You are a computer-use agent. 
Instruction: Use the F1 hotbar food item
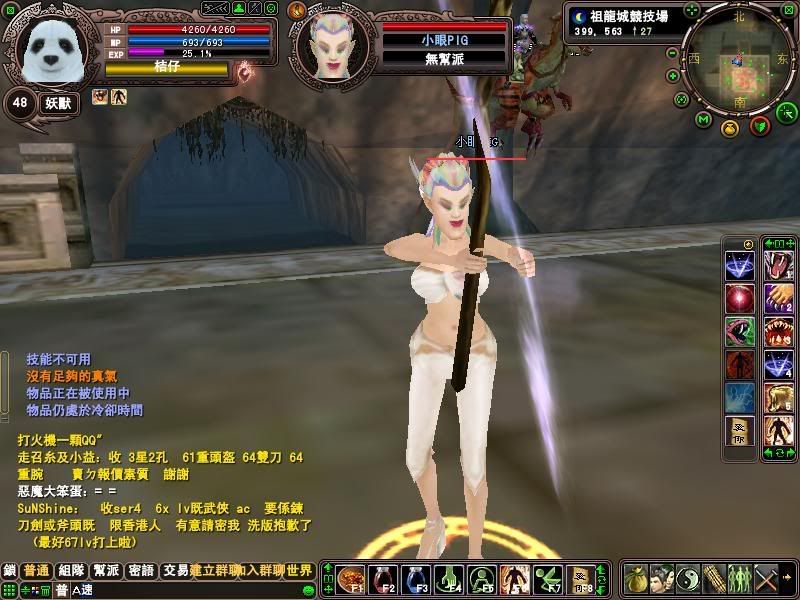(352, 579)
